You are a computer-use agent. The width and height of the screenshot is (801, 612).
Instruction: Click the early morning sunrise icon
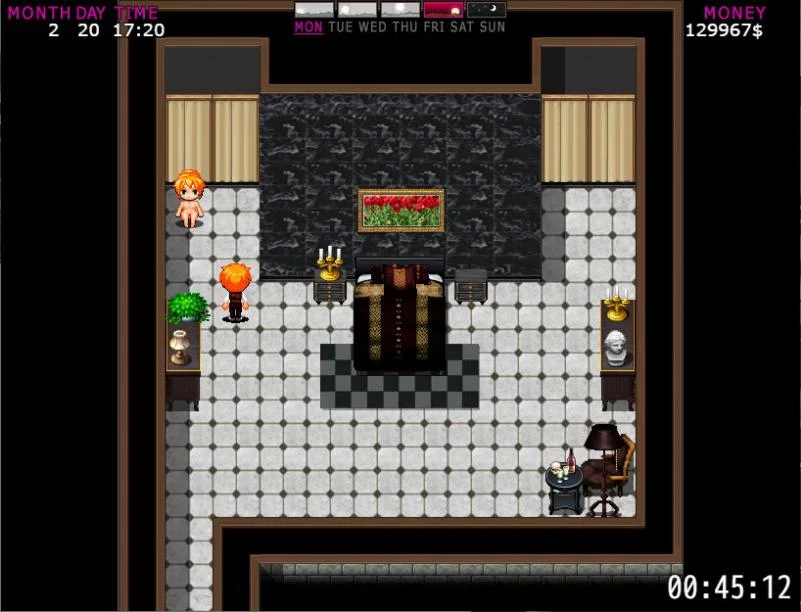tap(314, 10)
